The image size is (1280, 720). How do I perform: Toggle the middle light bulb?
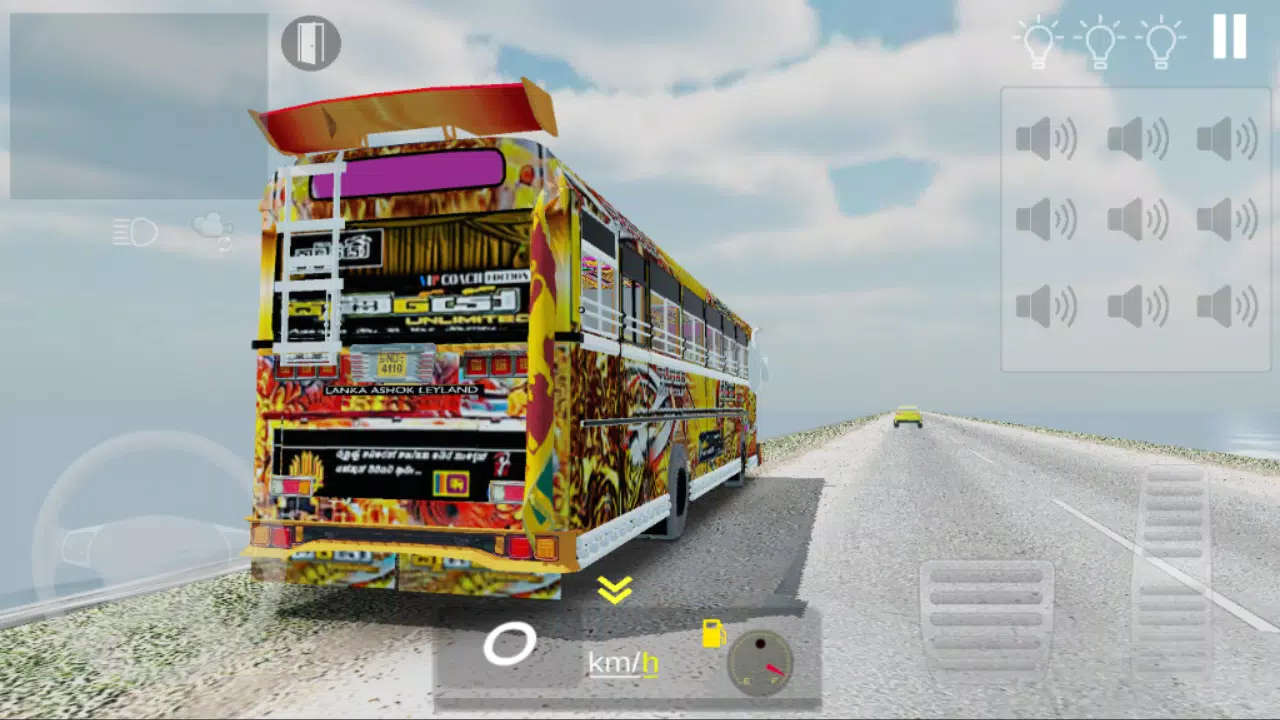1099,40
